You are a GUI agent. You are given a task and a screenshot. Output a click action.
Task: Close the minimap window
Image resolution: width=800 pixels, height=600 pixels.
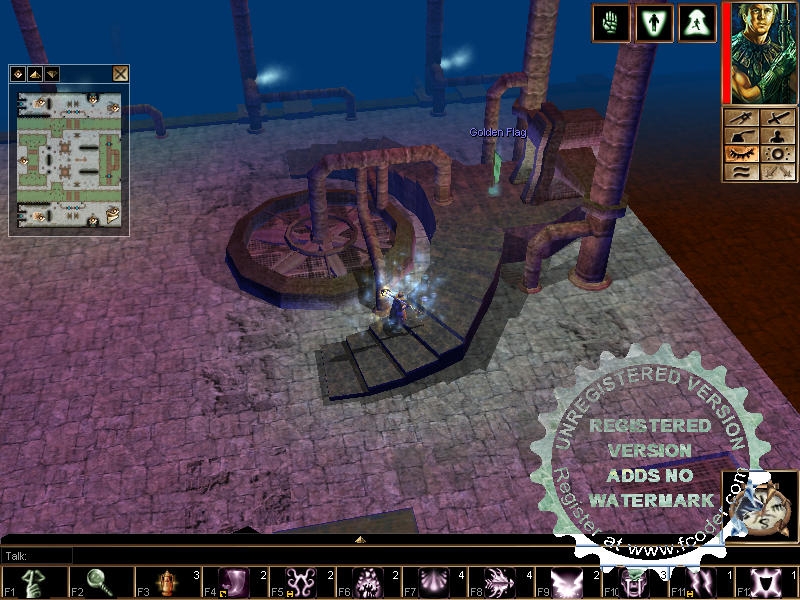tap(120, 73)
